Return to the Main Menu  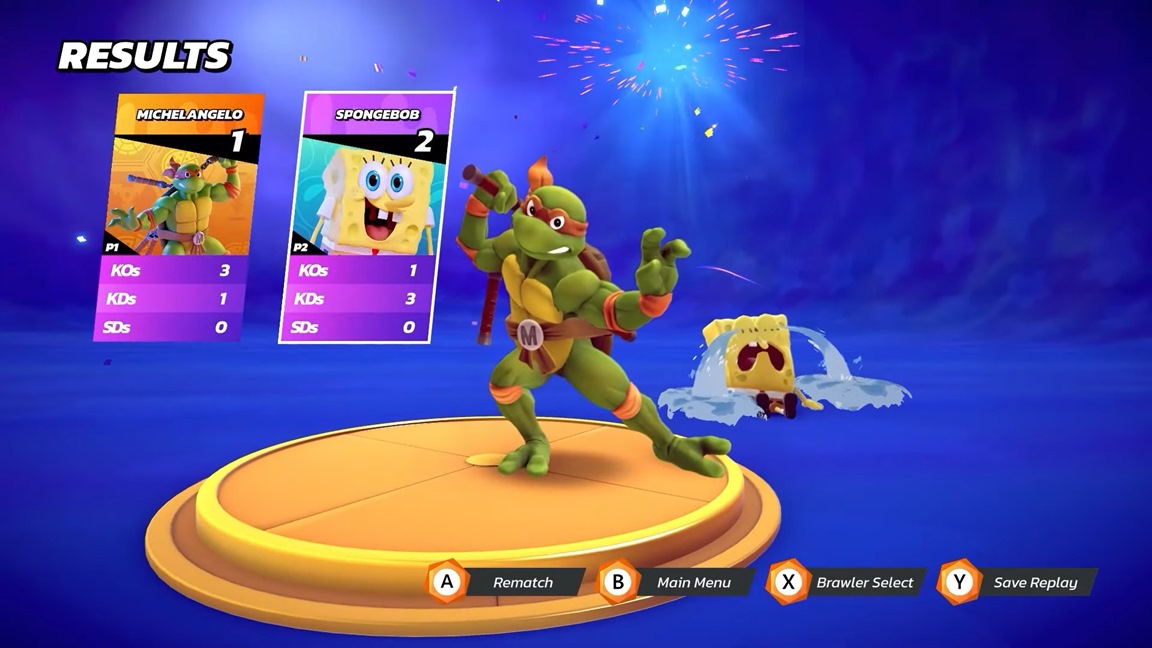pyautogui.click(x=677, y=582)
